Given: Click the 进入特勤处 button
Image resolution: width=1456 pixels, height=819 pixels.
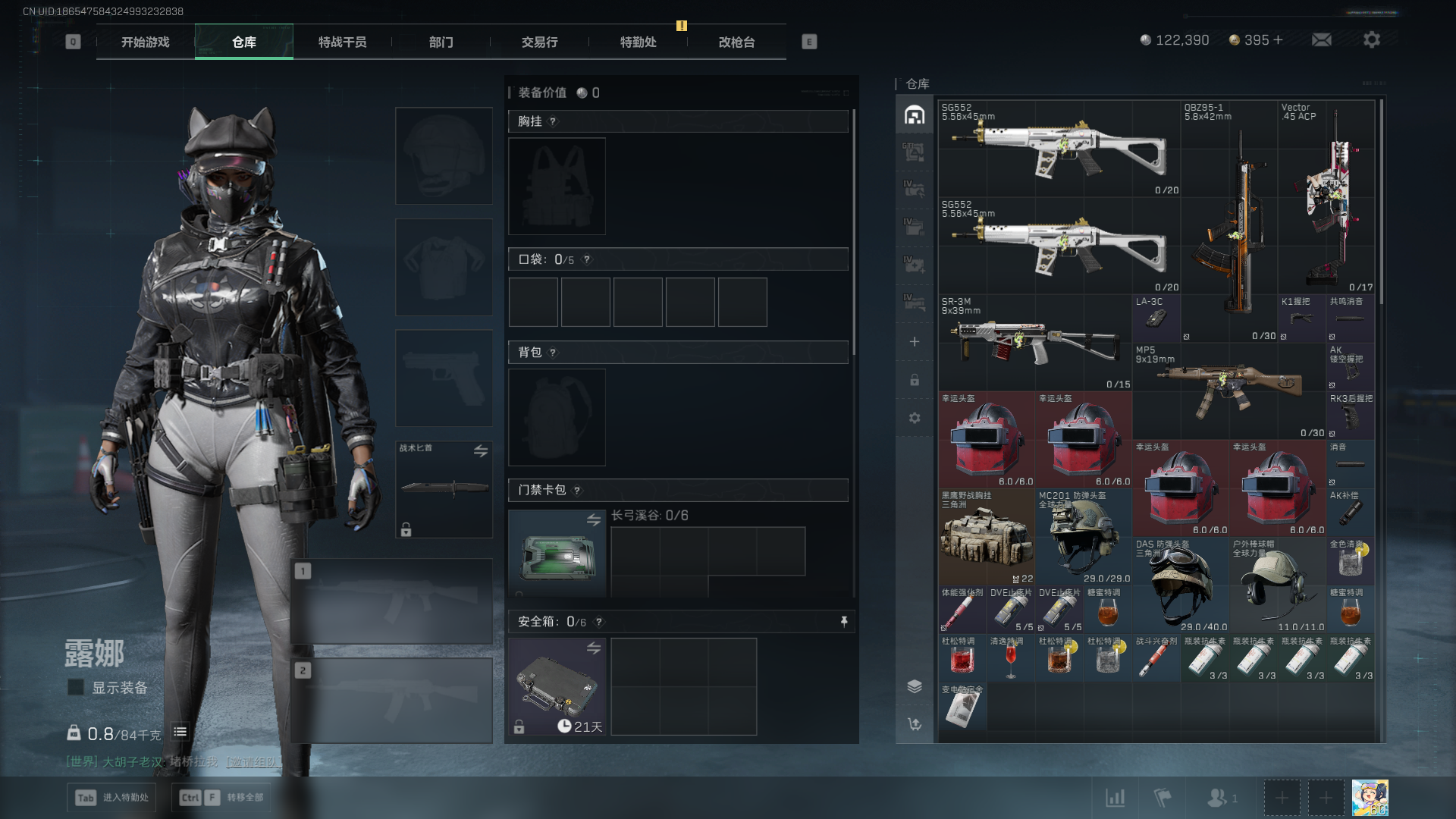Looking at the screenshot, I should coord(112,797).
